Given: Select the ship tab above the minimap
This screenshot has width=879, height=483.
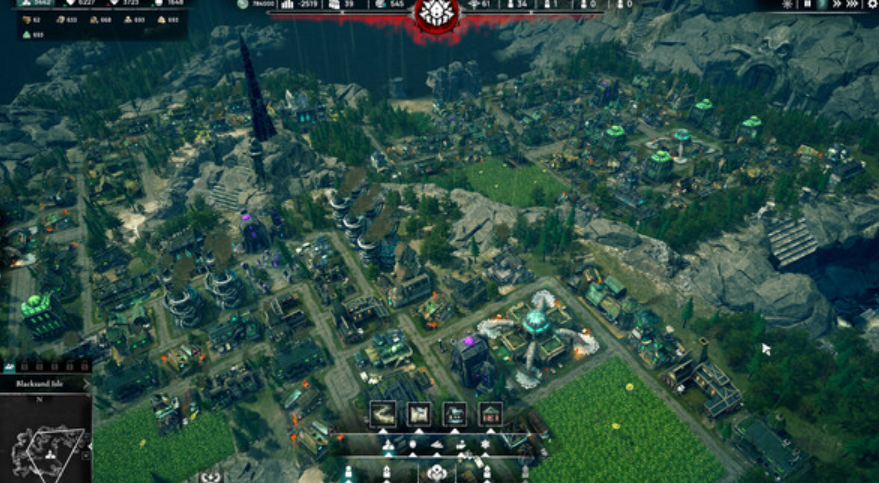Looking at the screenshot, I should (8, 366).
